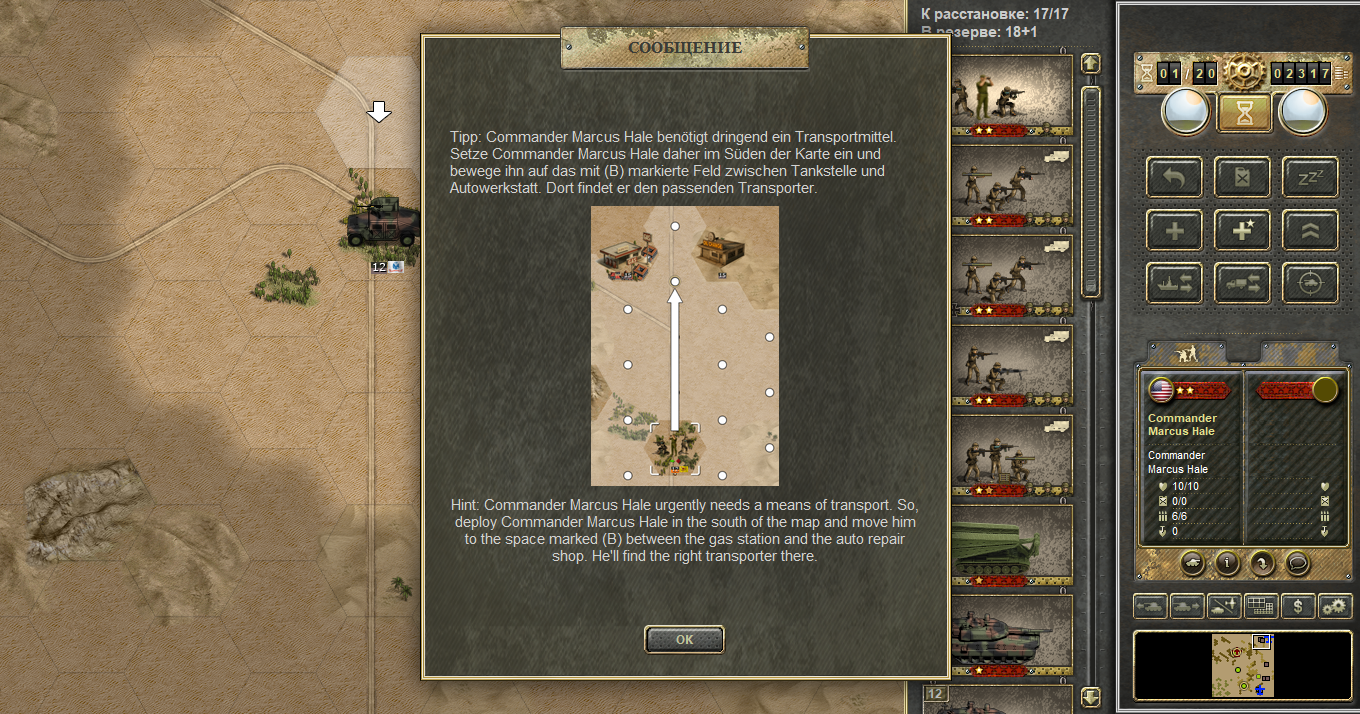Click the minimap
1360x714 pixels.
point(1243,664)
